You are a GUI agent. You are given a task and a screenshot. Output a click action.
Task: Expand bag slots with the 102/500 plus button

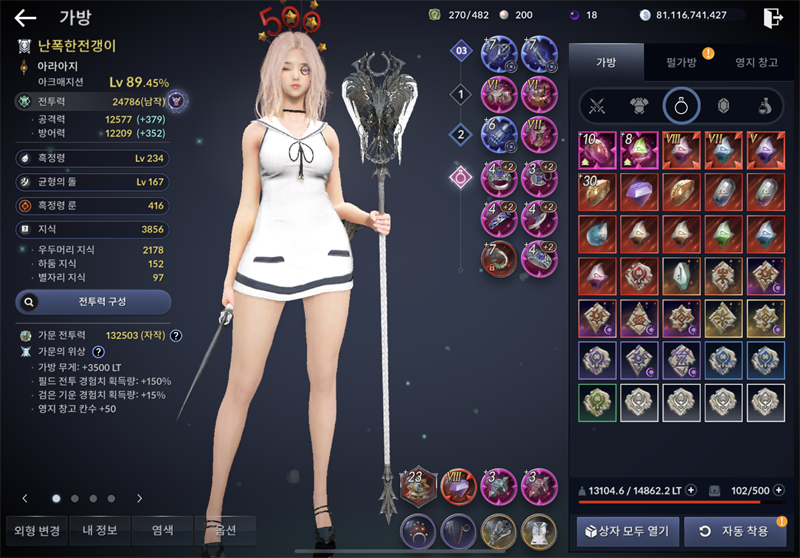point(778,491)
